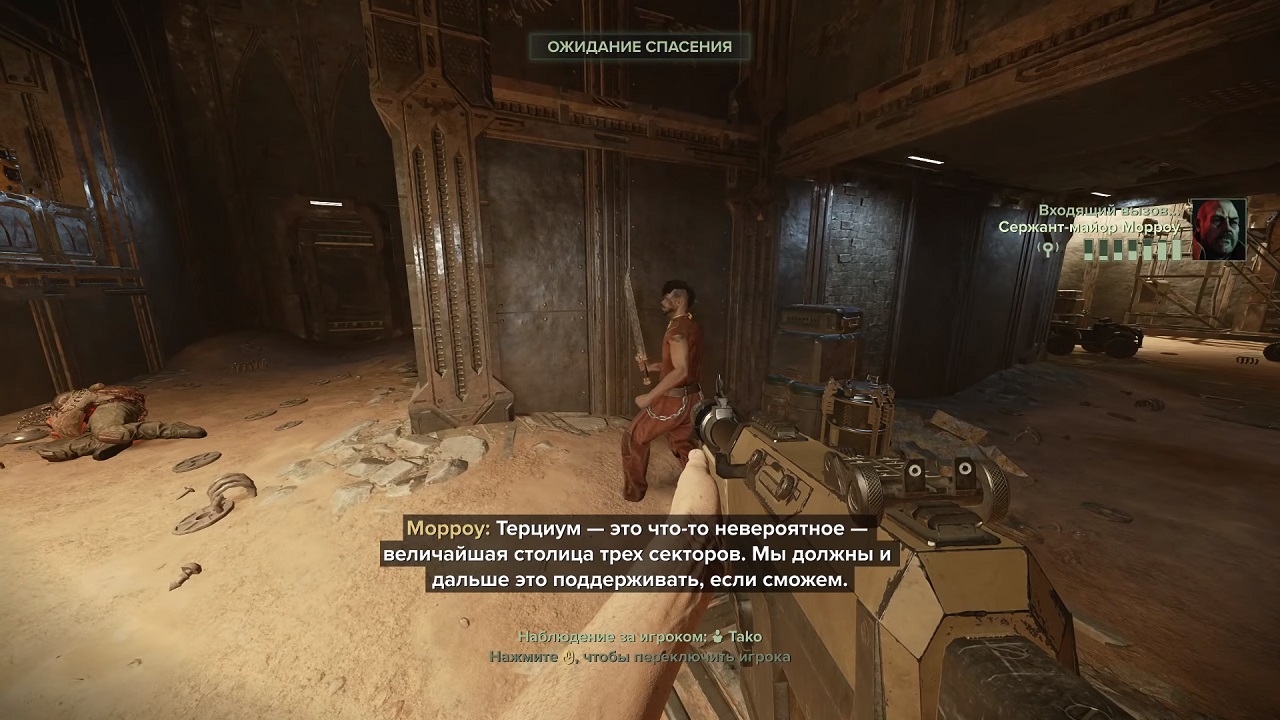Click Sergeant-Major Morrow's caller portrait
Viewport: 1280px width, 720px height.
tap(1219, 229)
